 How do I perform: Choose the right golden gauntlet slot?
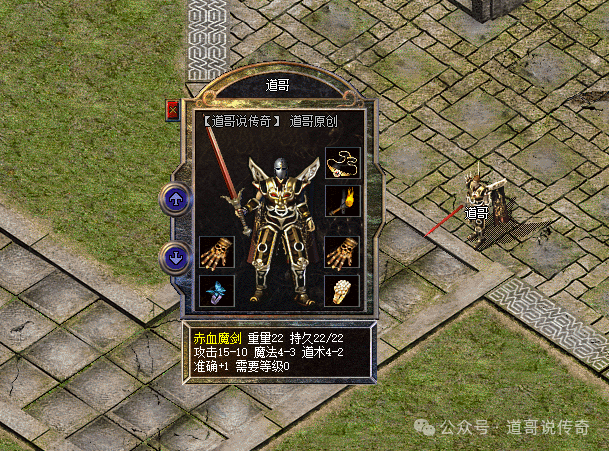click(x=343, y=253)
